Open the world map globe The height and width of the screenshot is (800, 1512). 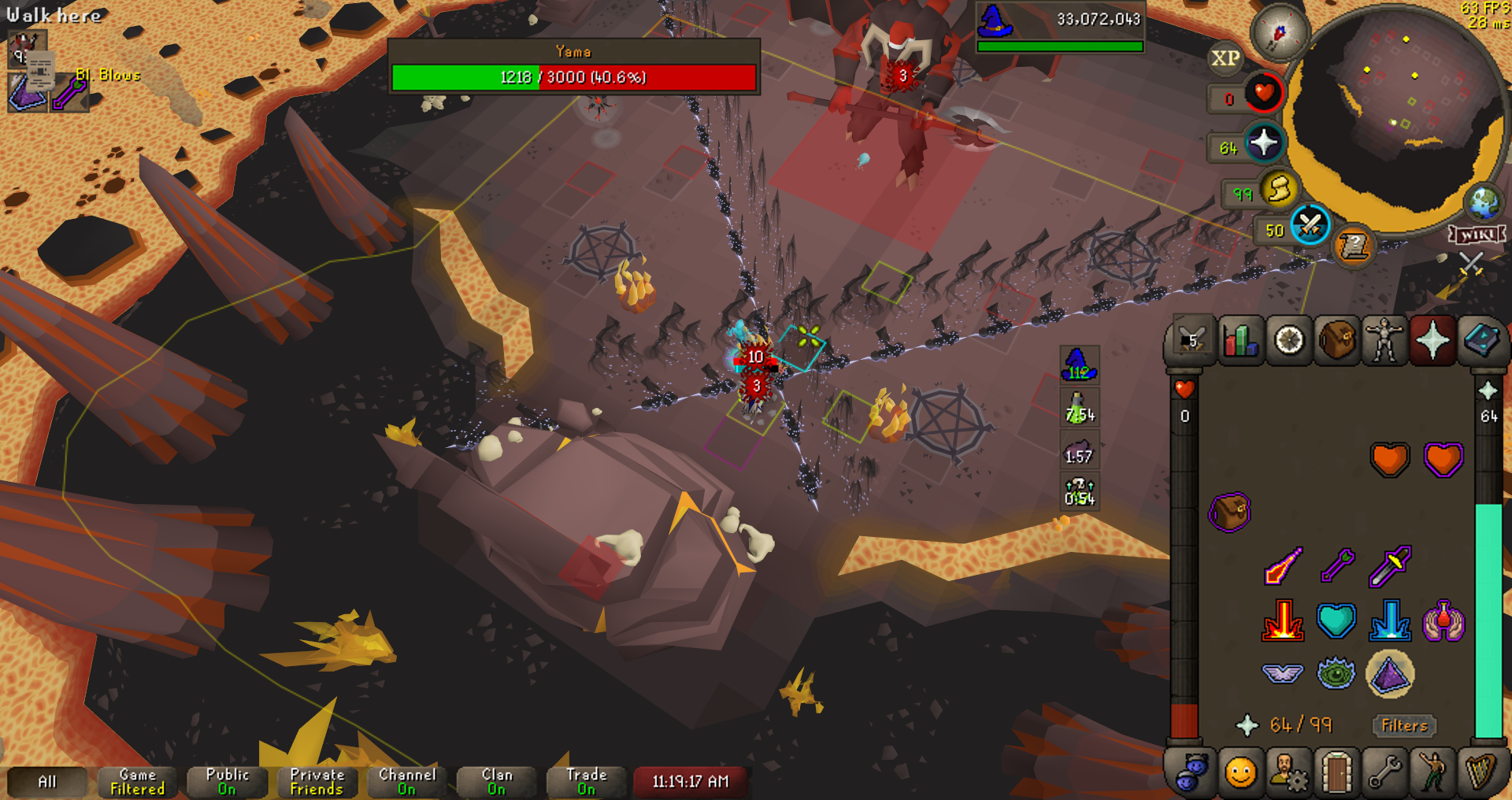1484,202
